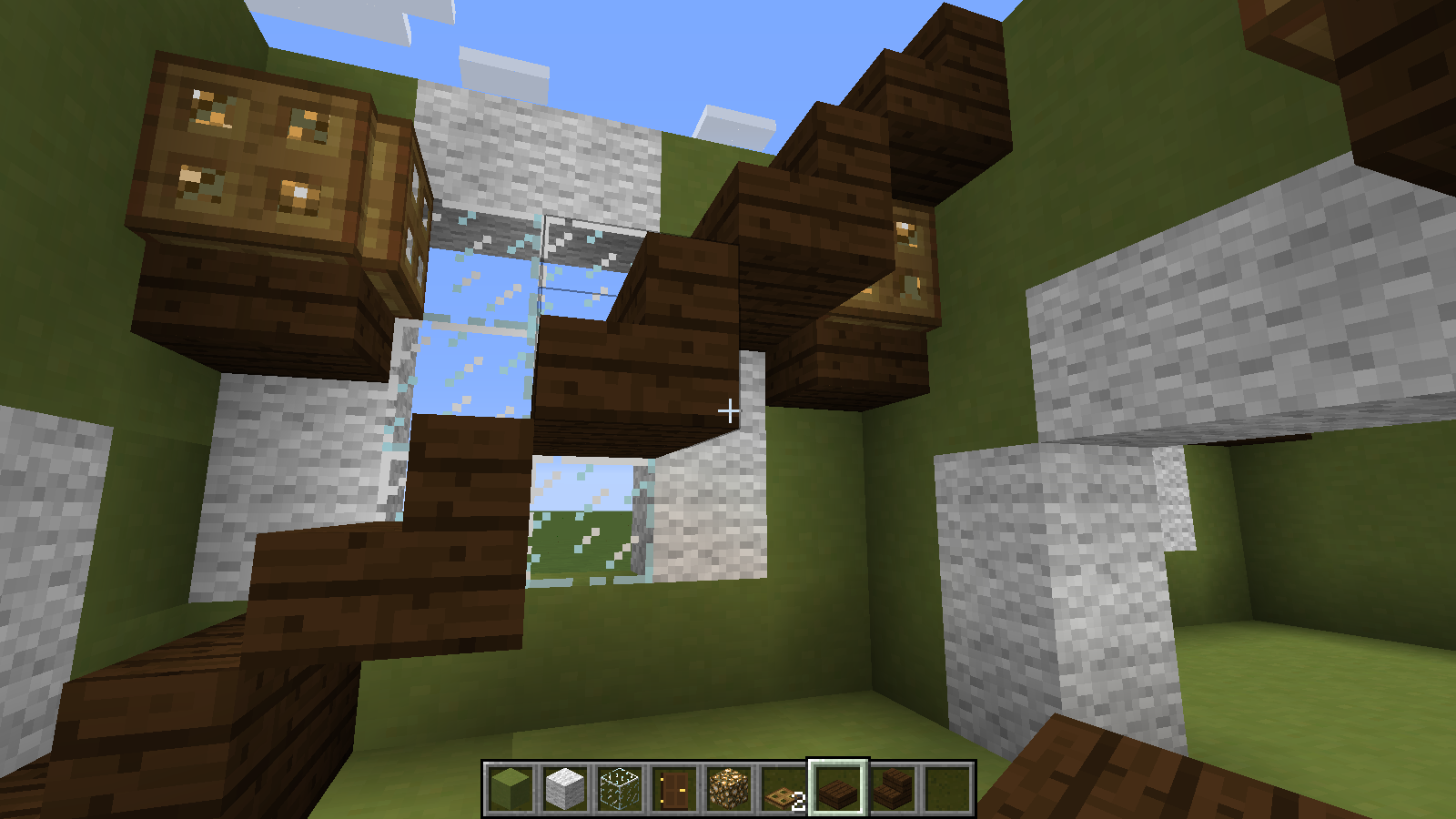Select the white quartz block in hotbar slot 2
The height and width of the screenshot is (819, 1456).
(x=562, y=789)
